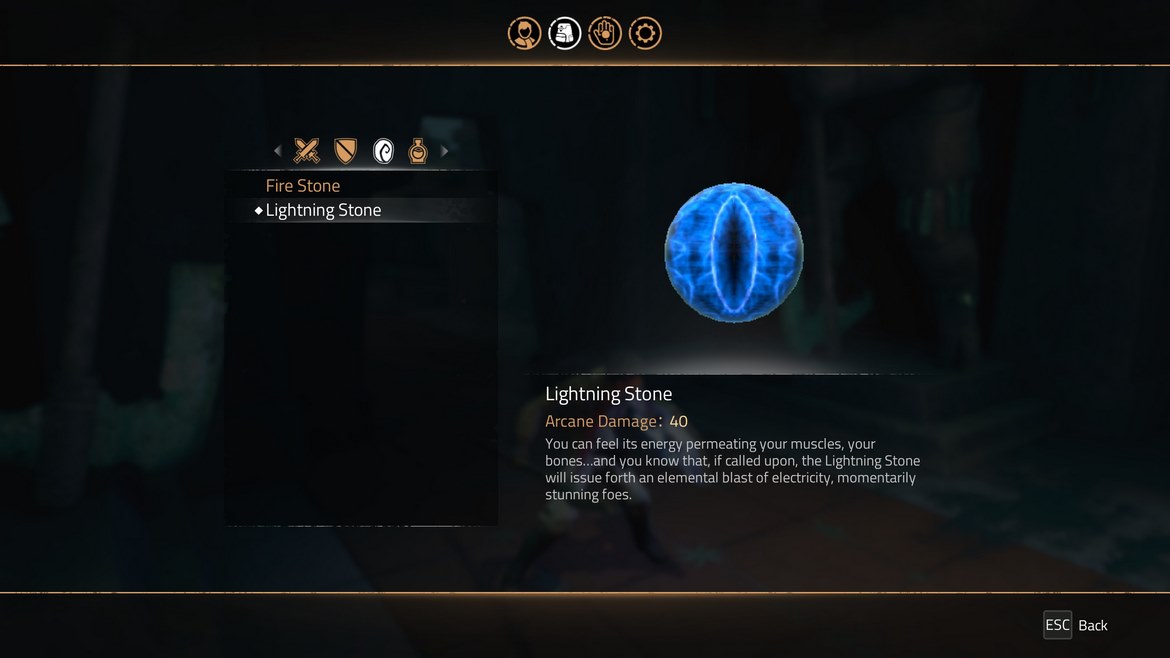
Task: Click the left category arrow
Action: point(278,151)
